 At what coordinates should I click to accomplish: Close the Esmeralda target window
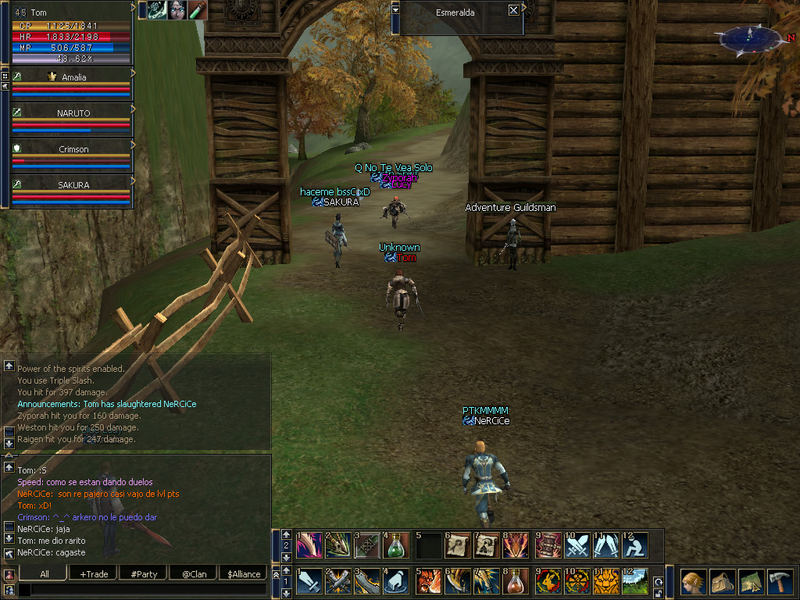pyautogui.click(x=513, y=10)
